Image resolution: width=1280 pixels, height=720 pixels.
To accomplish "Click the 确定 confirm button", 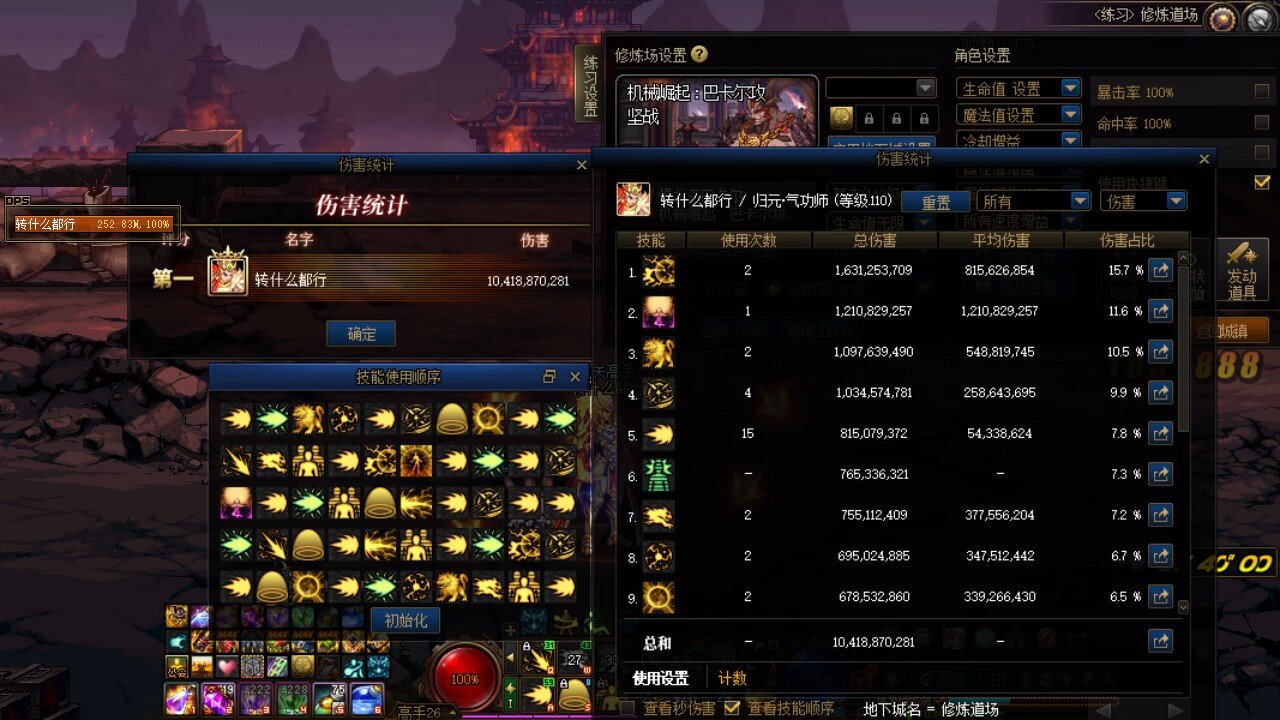I will [359, 333].
